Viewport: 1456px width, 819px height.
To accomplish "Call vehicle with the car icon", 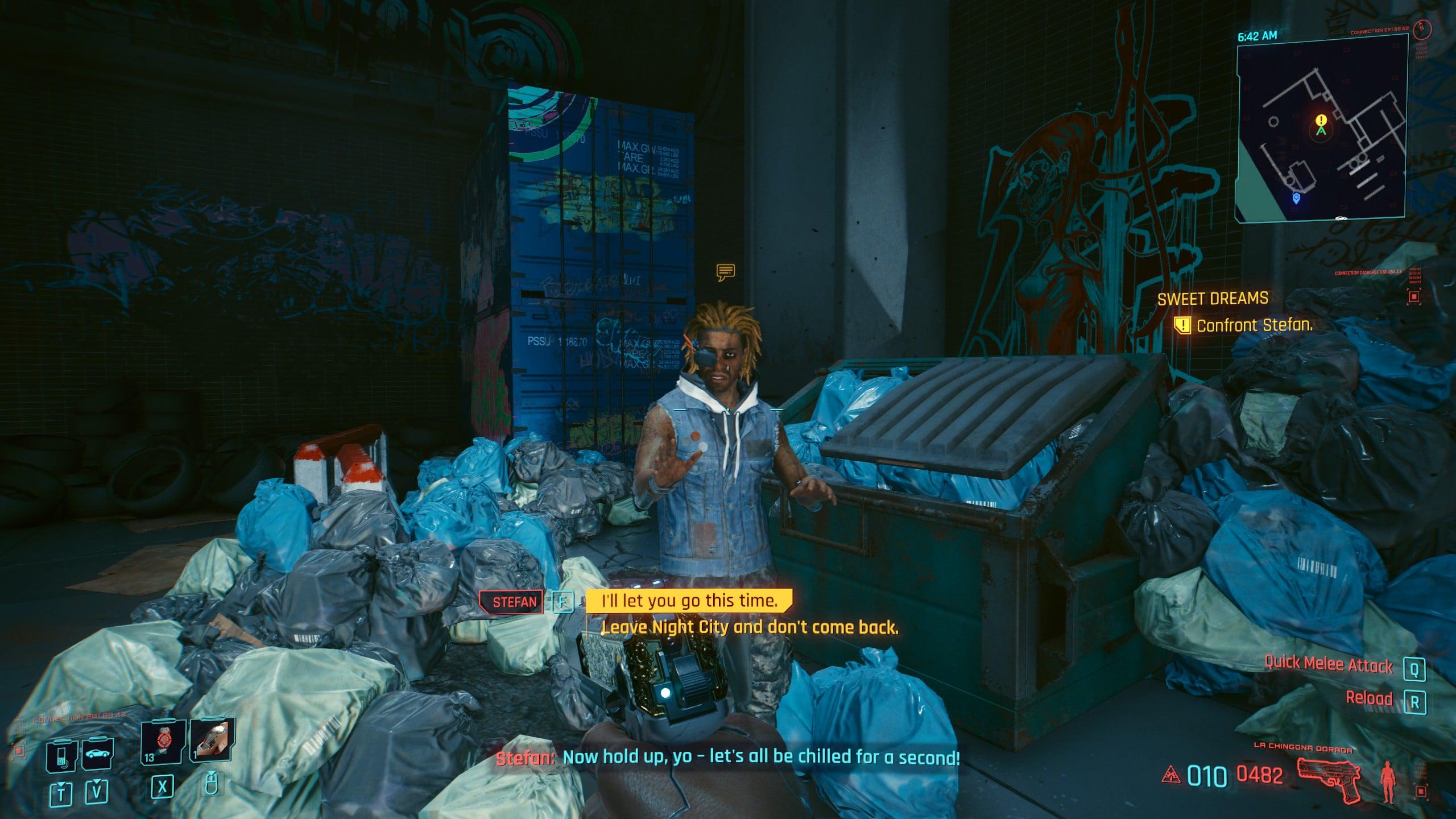I will point(98,755).
